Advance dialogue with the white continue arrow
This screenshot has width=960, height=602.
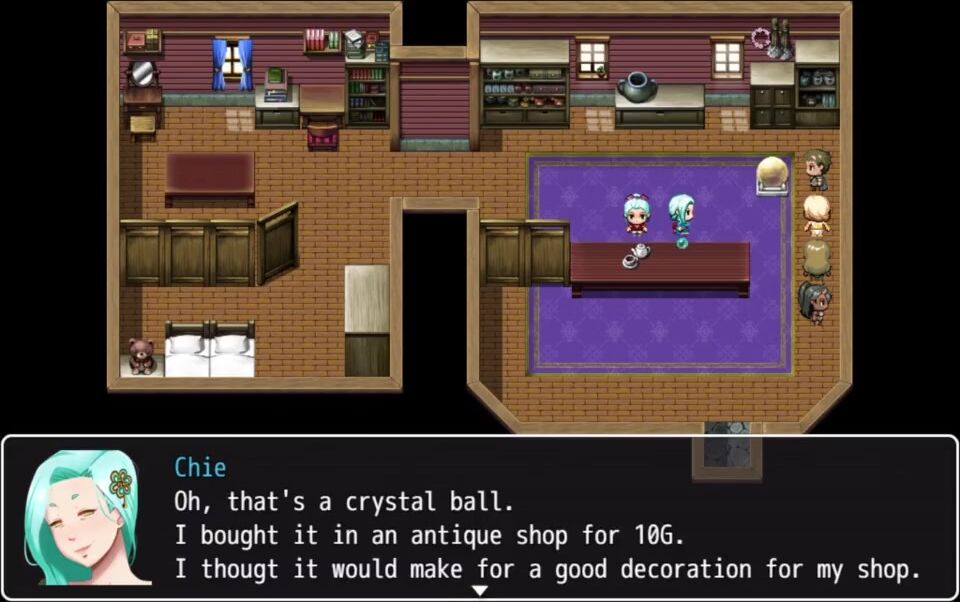click(480, 591)
